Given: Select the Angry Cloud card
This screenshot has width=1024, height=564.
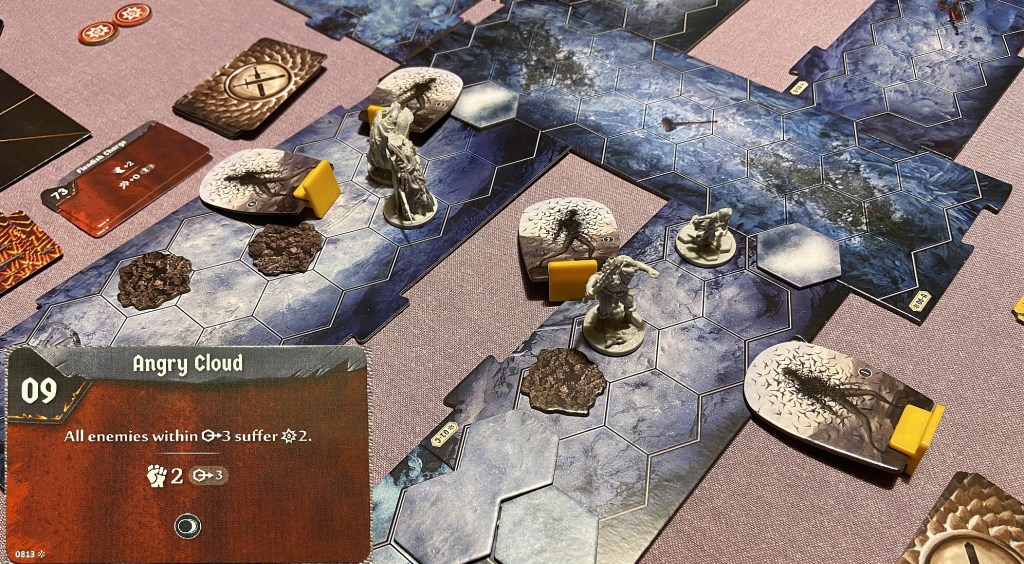Looking at the screenshot, I should click(187, 455).
